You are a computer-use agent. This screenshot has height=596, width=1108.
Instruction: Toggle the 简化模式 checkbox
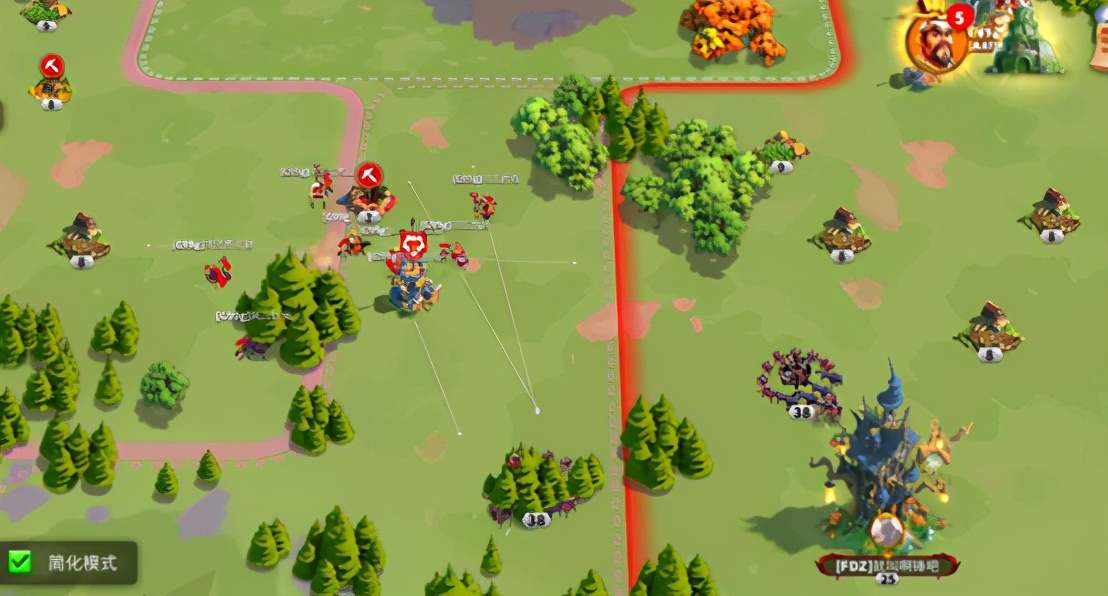coord(21,563)
